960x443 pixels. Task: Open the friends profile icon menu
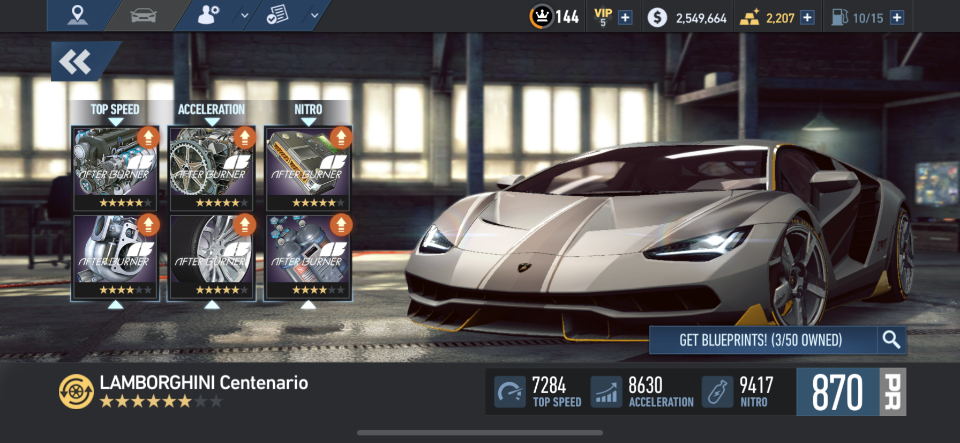point(212,15)
